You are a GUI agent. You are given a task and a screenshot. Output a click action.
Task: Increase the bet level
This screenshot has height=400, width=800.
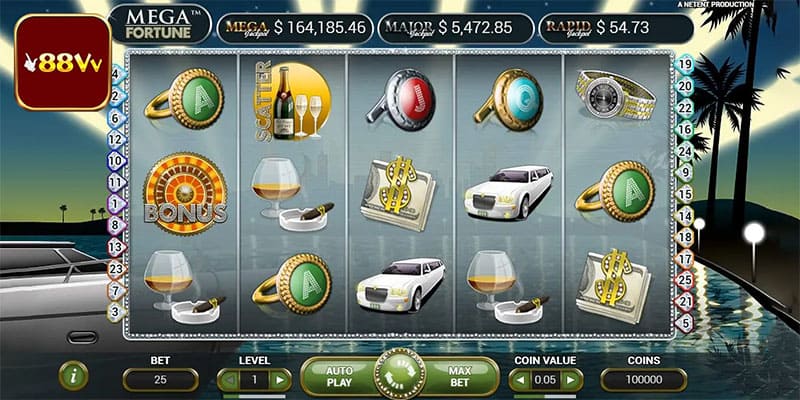point(281,379)
